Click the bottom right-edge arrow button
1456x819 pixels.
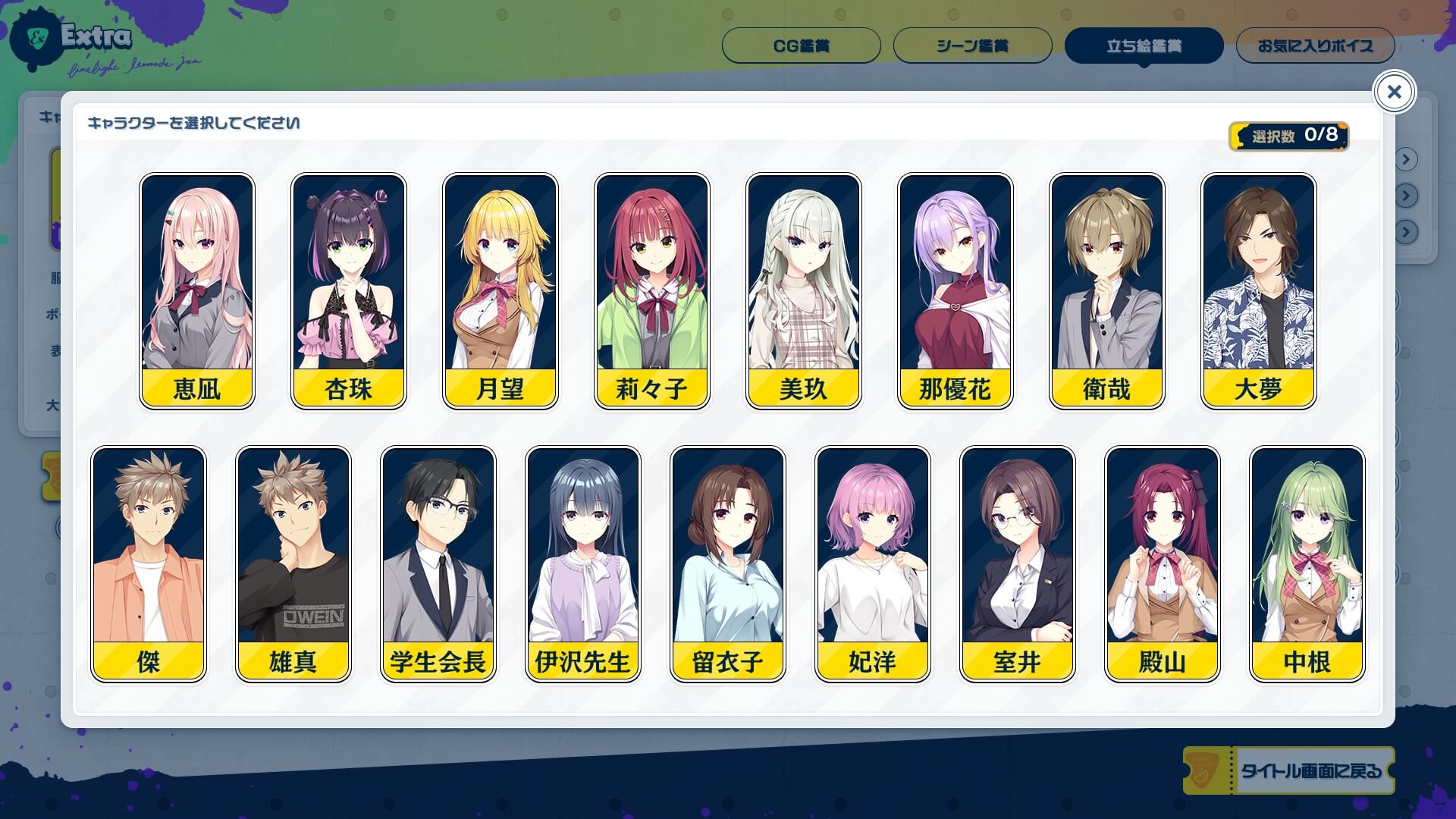[x=1405, y=231]
